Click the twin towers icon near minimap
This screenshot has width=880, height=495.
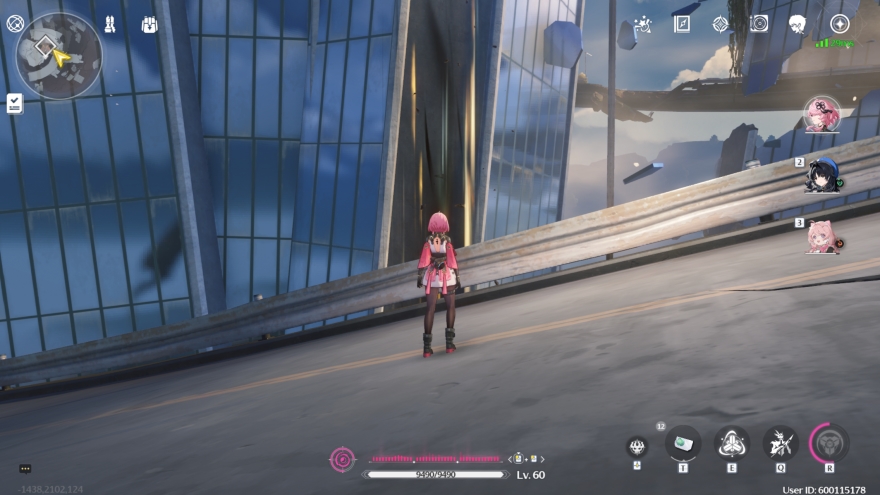[110, 24]
